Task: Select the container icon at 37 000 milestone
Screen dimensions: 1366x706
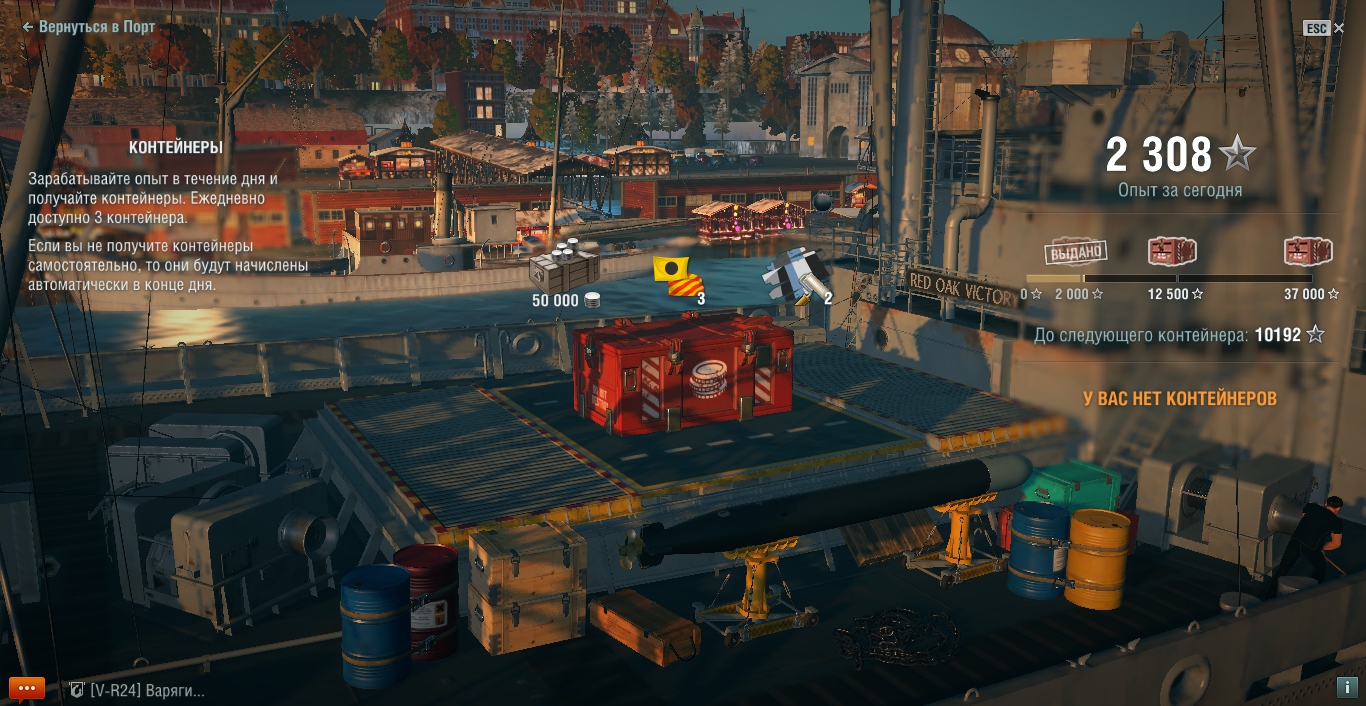Action: click(1308, 252)
